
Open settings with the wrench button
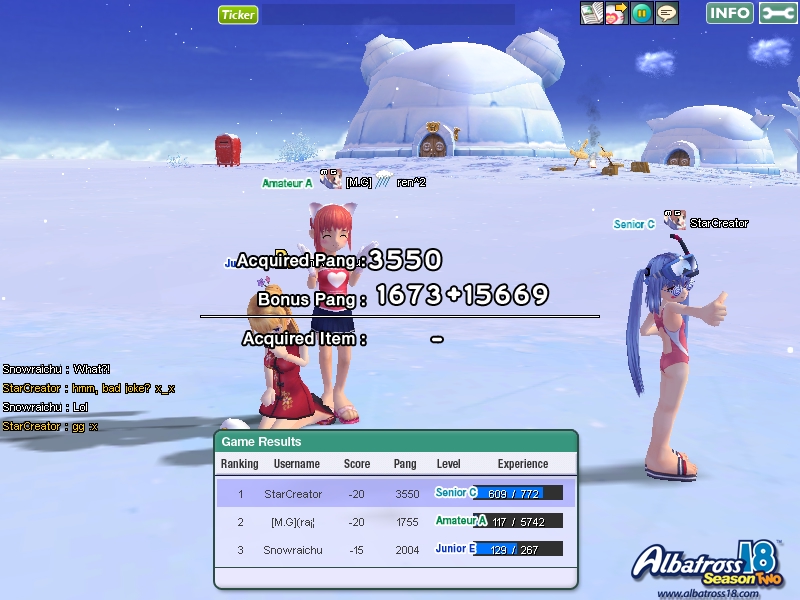tap(778, 13)
